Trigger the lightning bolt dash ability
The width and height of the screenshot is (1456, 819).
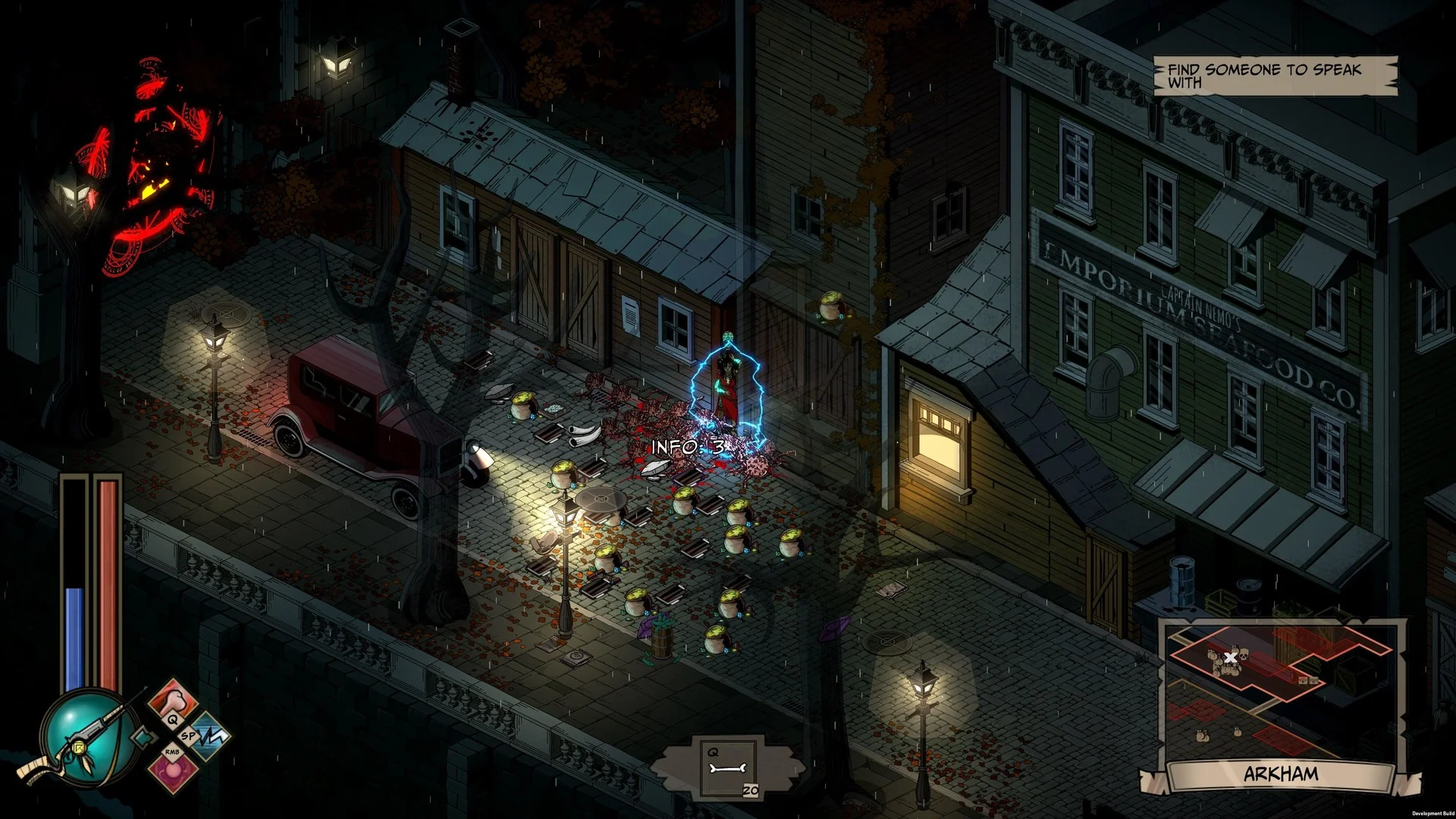210,736
